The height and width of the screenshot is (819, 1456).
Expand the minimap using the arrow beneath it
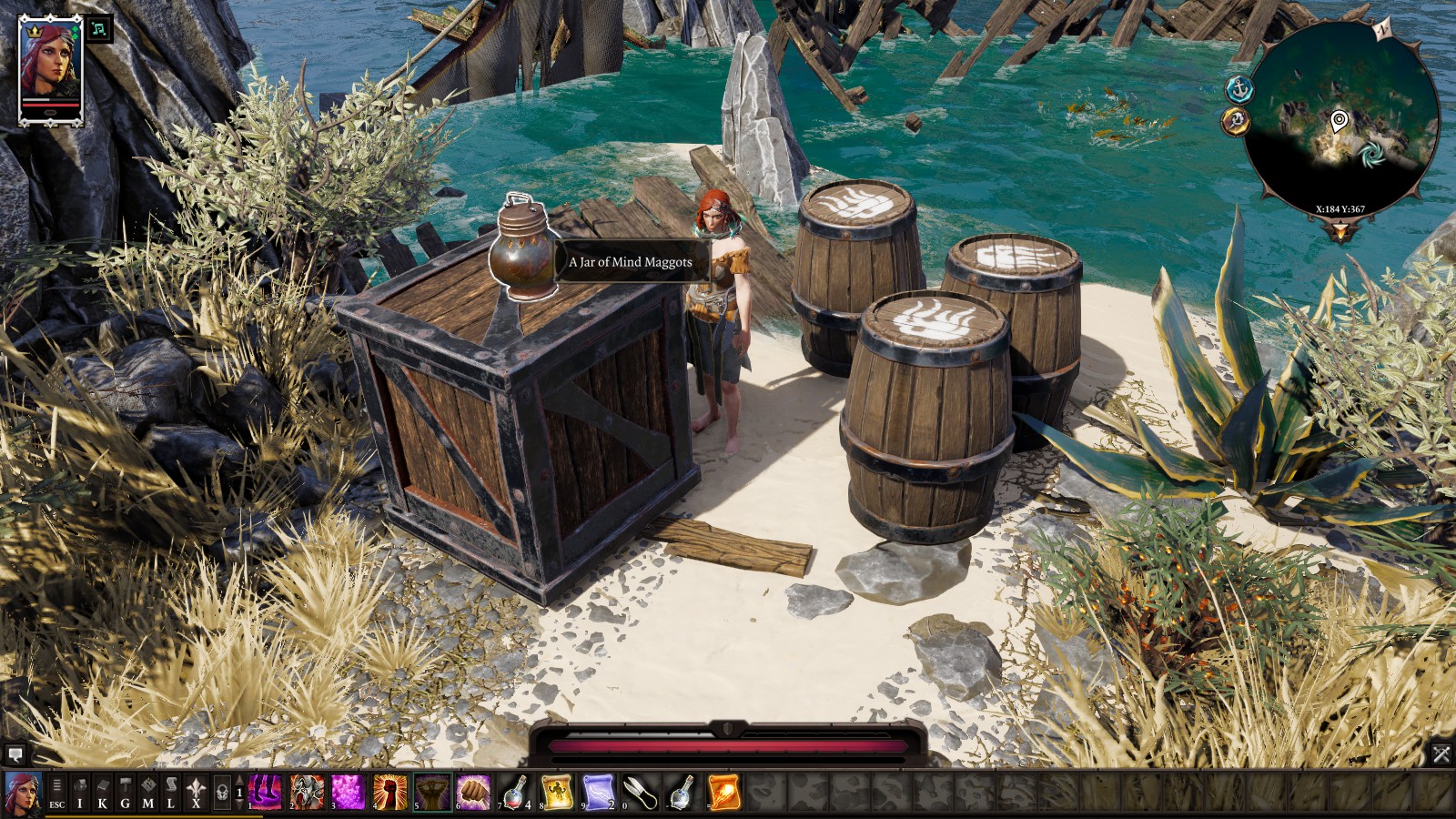(x=1340, y=229)
